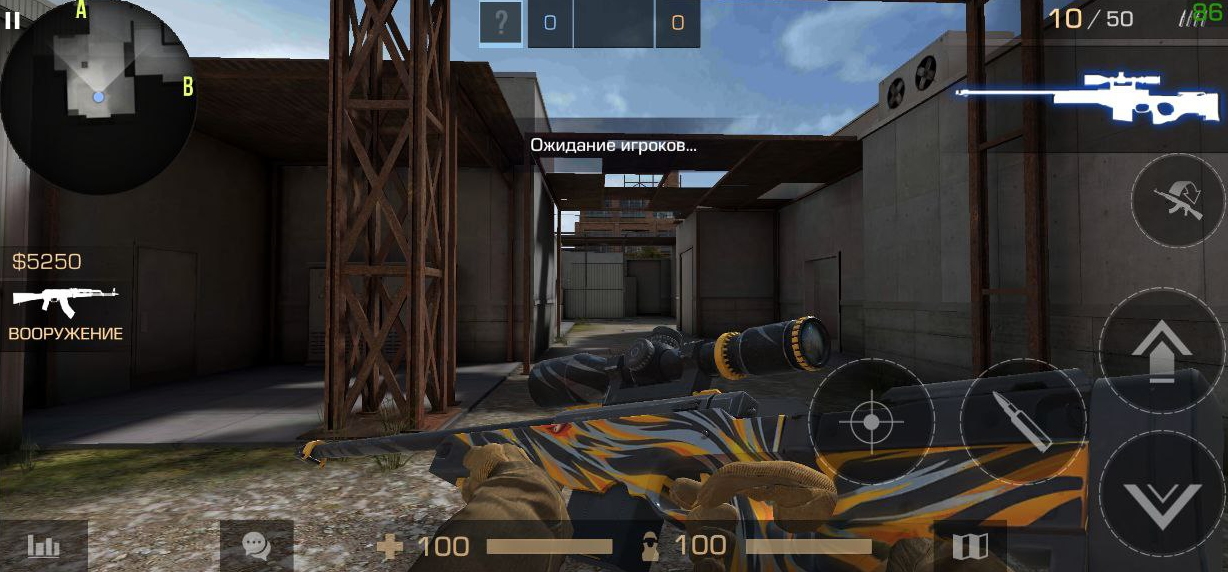The height and width of the screenshot is (572, 1228).
Task: Activate the crosshair scope button
Action: [x=871, y=422]
